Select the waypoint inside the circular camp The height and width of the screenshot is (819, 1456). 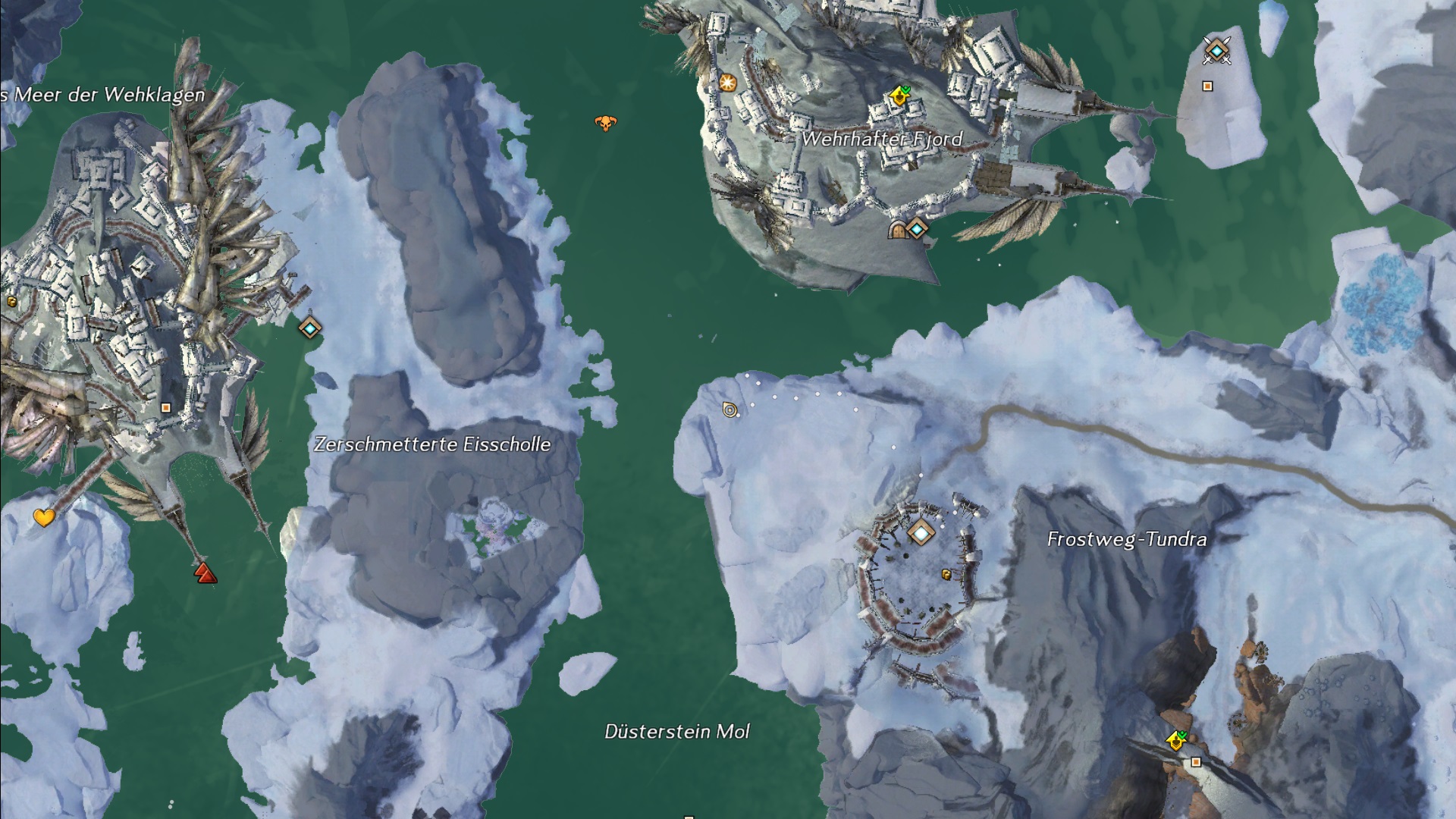pyautogui.click(x=921, y=533)
